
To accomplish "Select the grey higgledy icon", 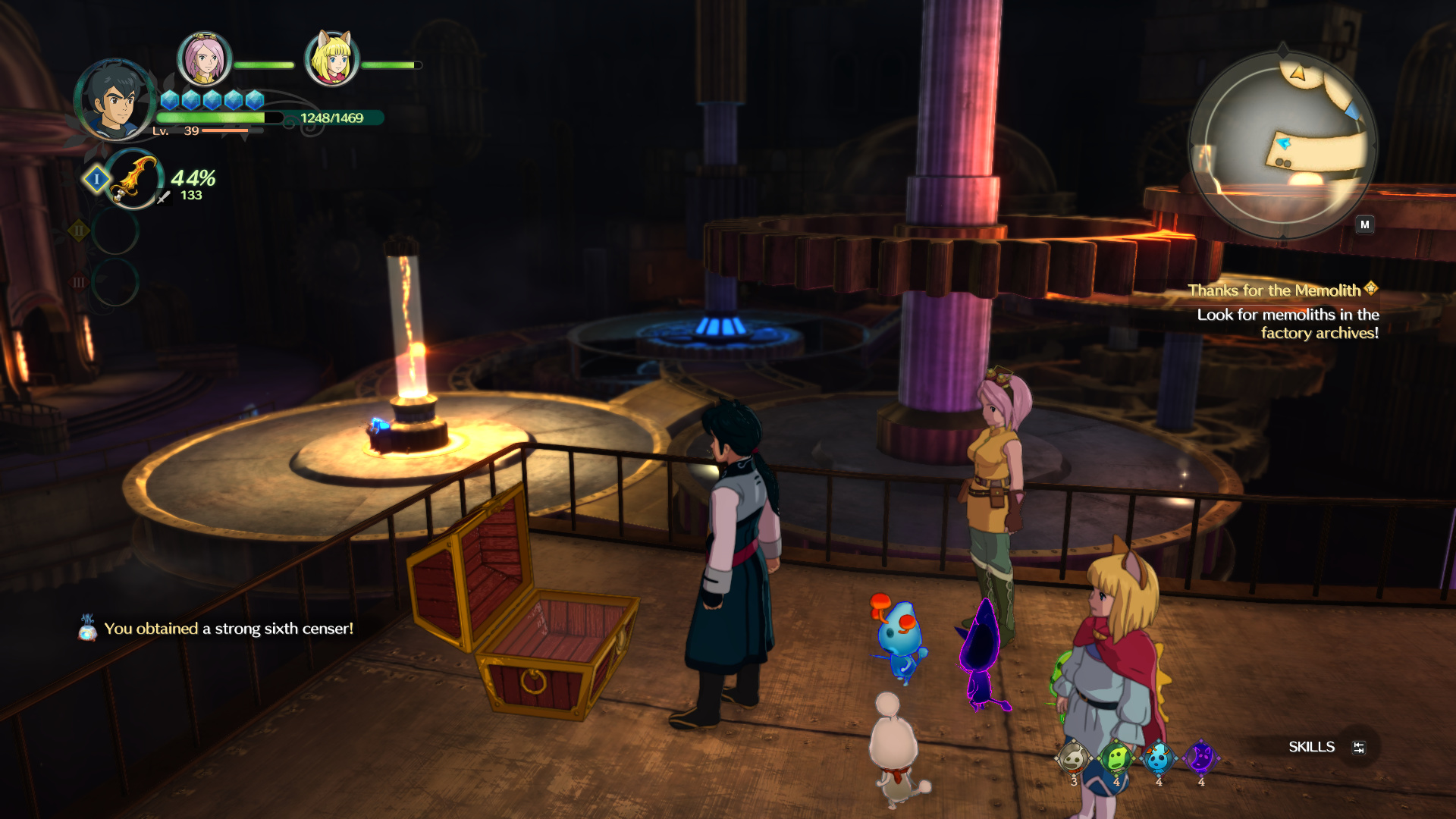I will pyautogui.click(x=1073, y=758).
